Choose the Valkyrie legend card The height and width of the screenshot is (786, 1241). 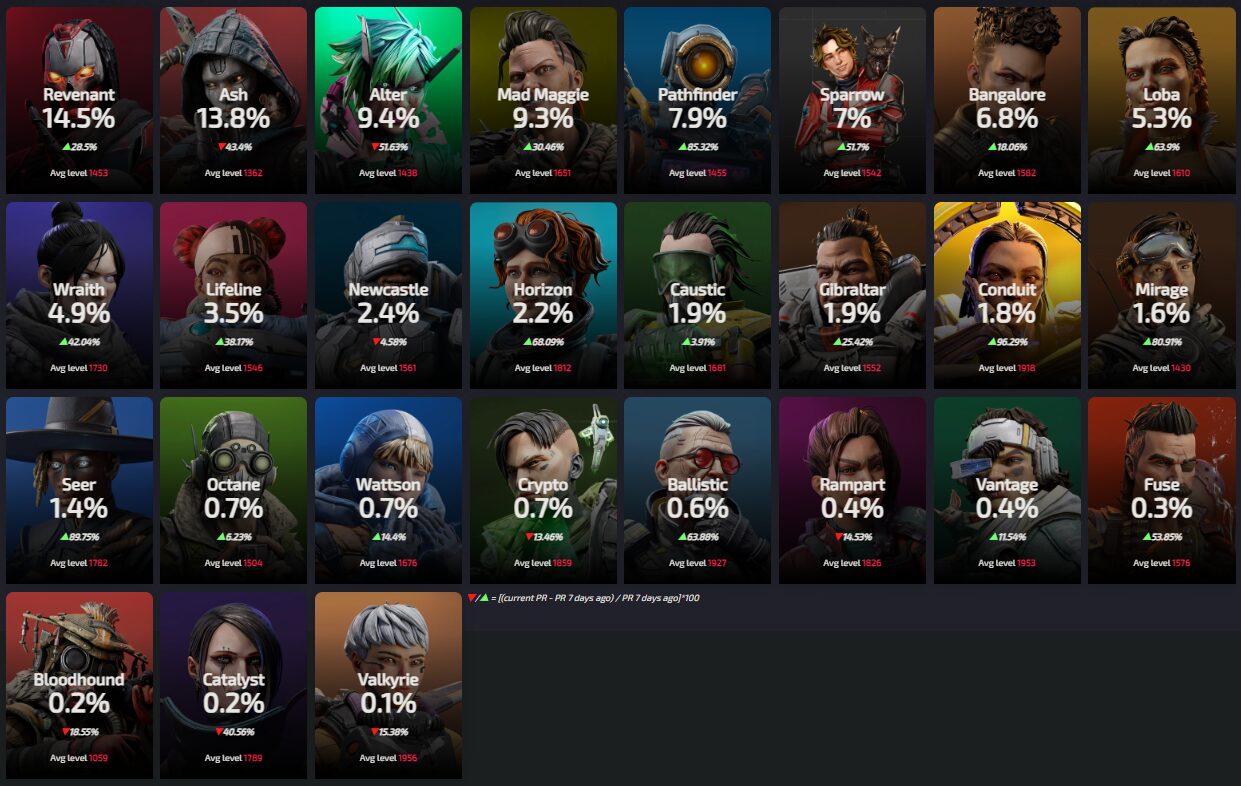coord(388,685)
